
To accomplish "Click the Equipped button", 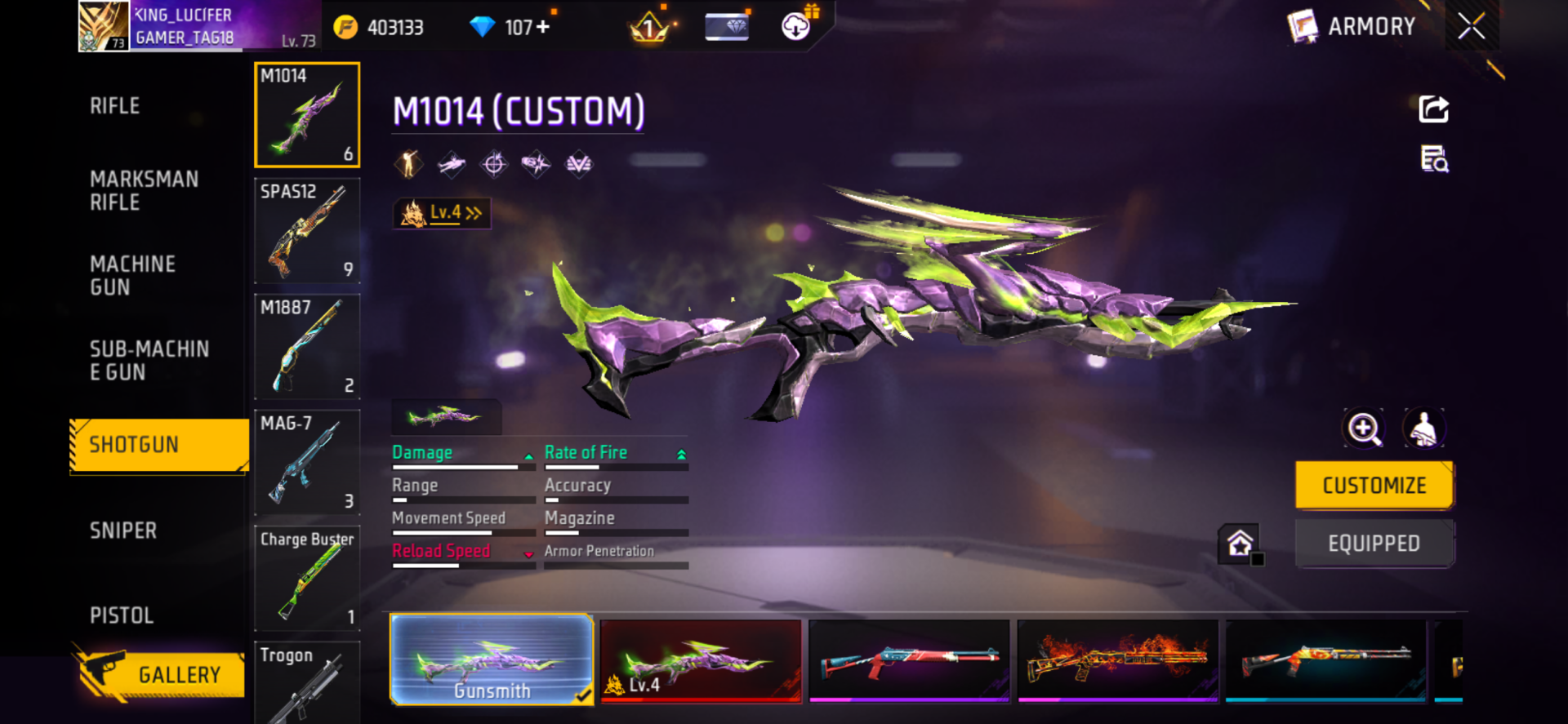I will click(1374, 544).
